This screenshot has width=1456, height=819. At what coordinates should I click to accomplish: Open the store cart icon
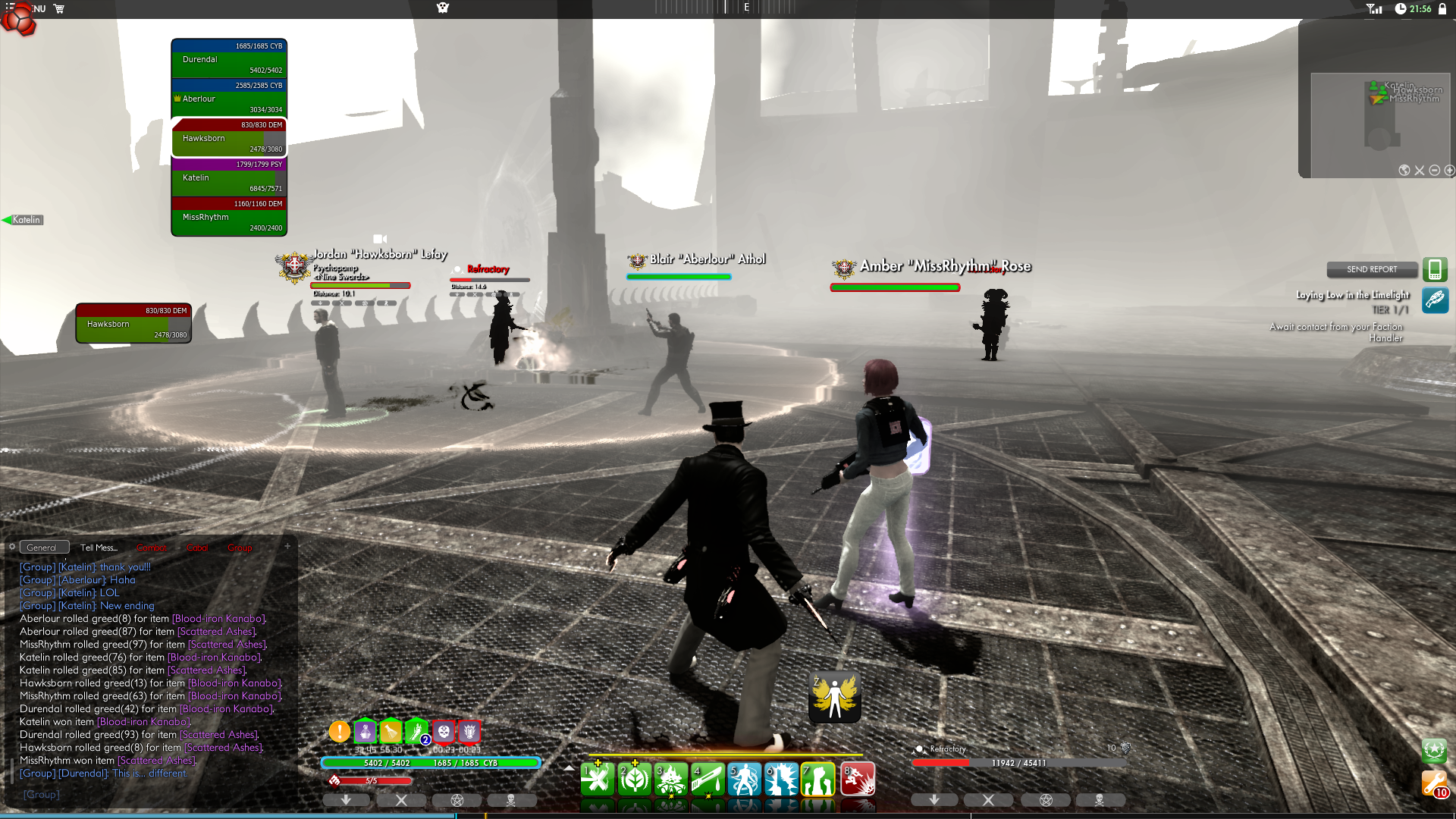59,8
